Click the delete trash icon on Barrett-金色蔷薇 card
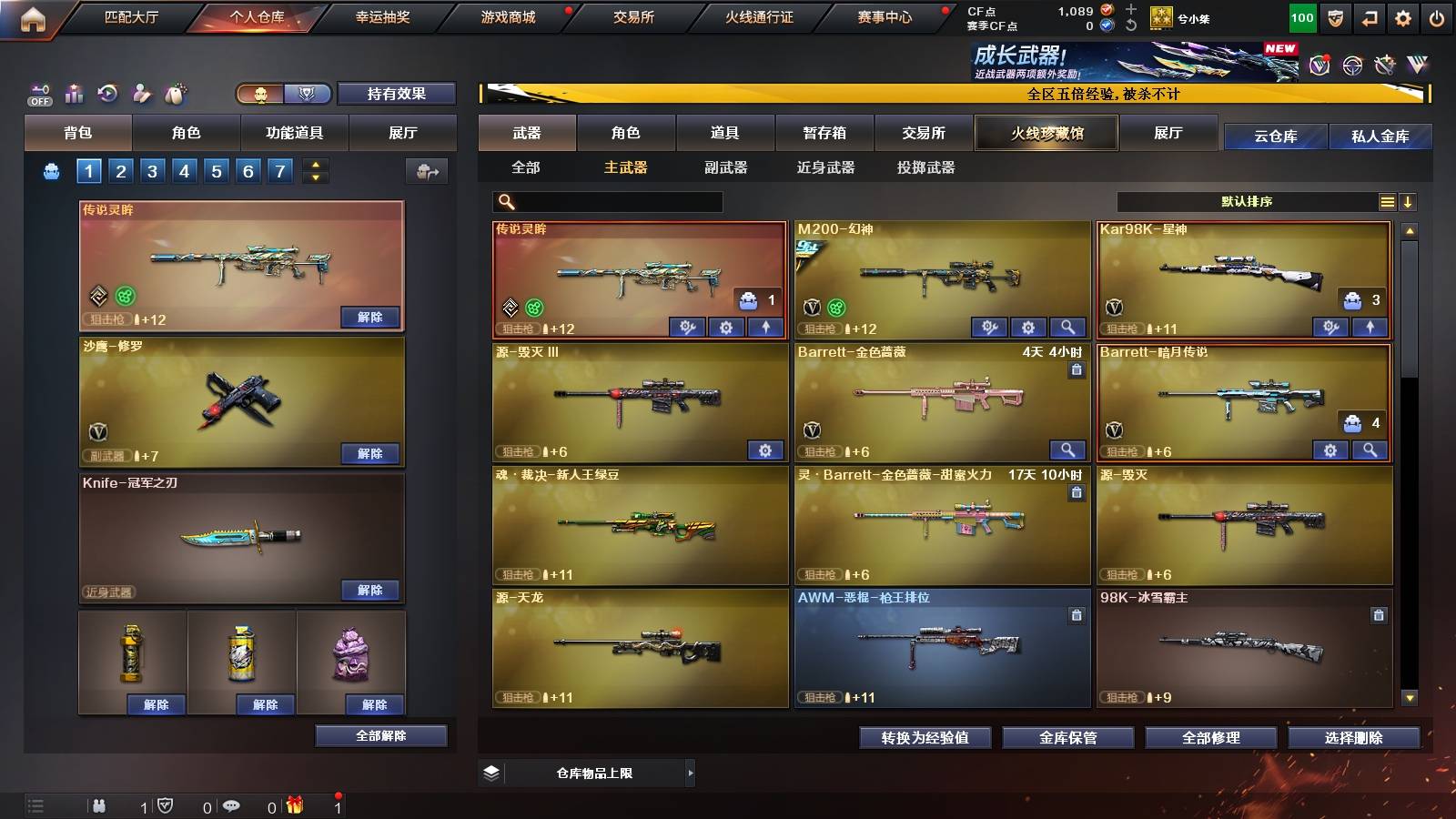The image size is (1456, 819). pos(1076,368)
